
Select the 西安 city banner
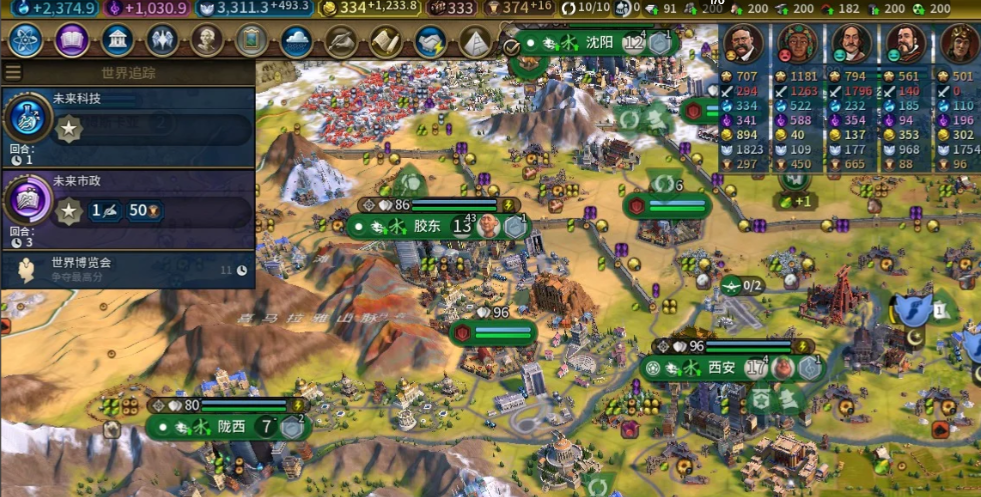[x=721, y=368]
